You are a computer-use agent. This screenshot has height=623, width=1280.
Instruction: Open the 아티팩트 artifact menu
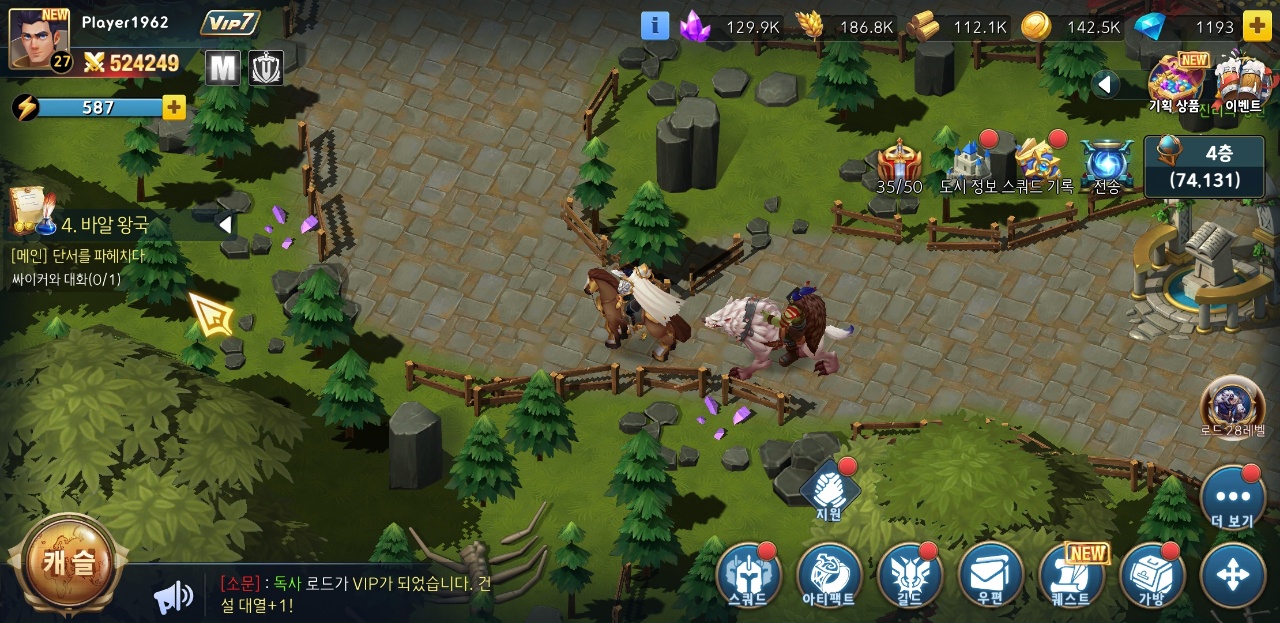(829, 576)
